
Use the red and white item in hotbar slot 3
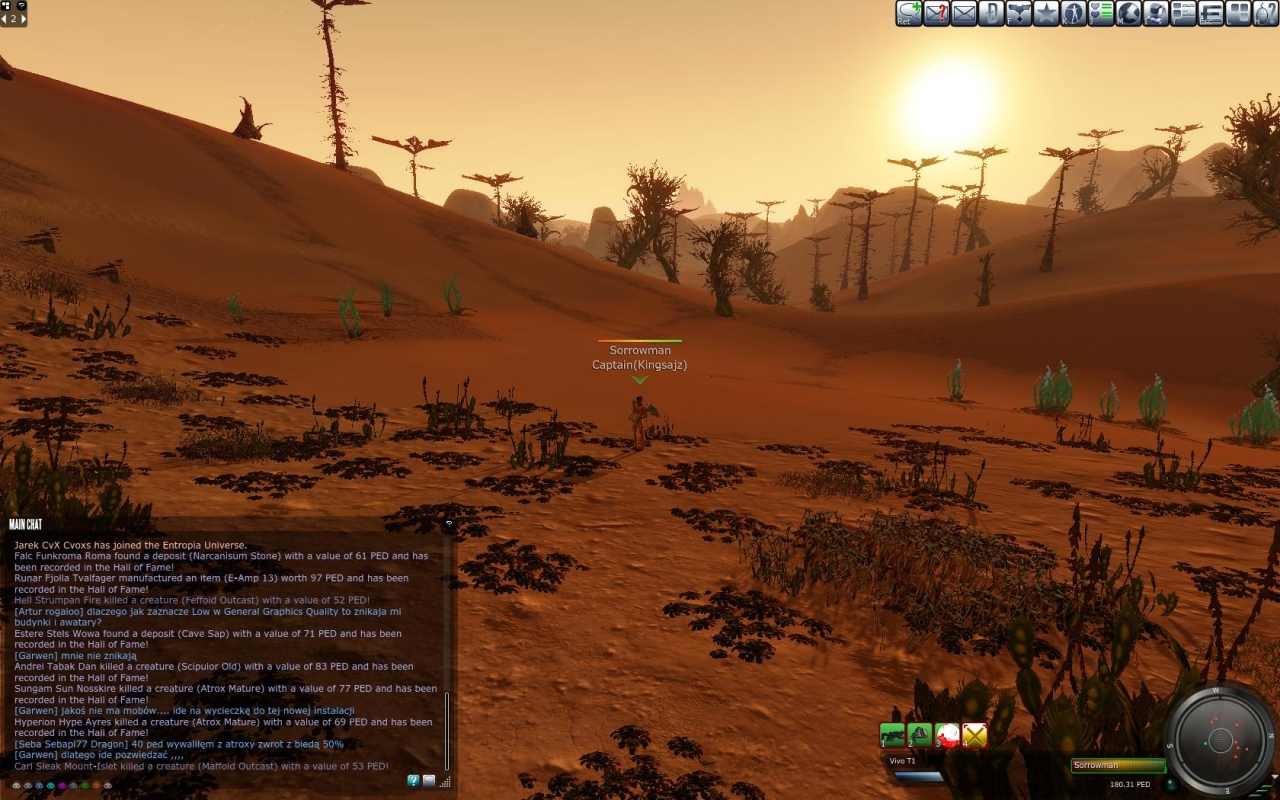947,736
